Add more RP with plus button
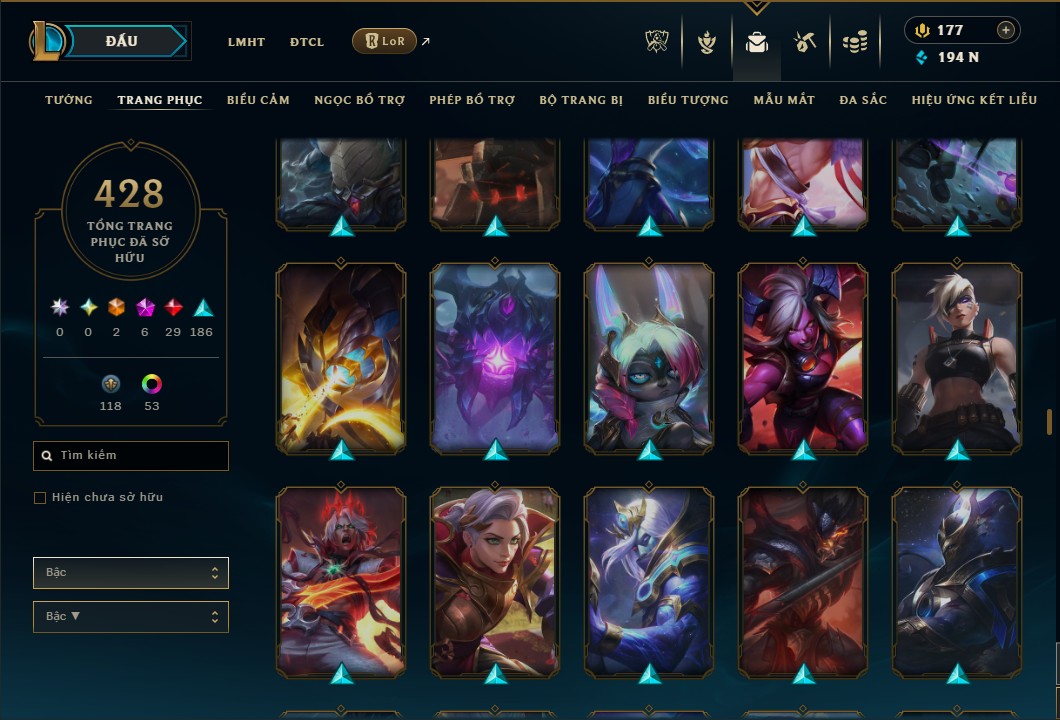The width and height of the screenshot is (1060, 720). click(1006, 30)
